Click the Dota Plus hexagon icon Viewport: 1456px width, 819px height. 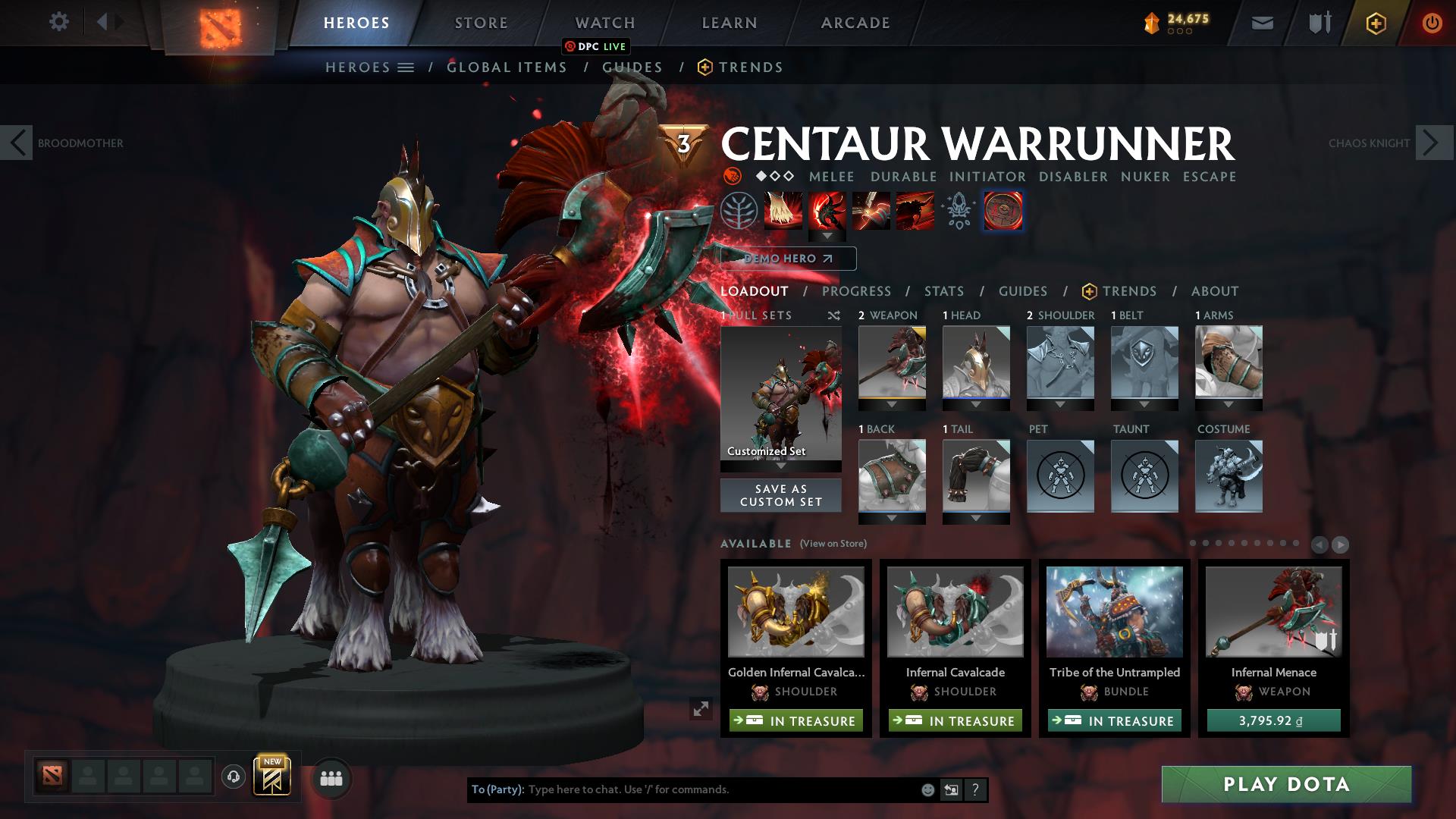[x=1376, y=23]
